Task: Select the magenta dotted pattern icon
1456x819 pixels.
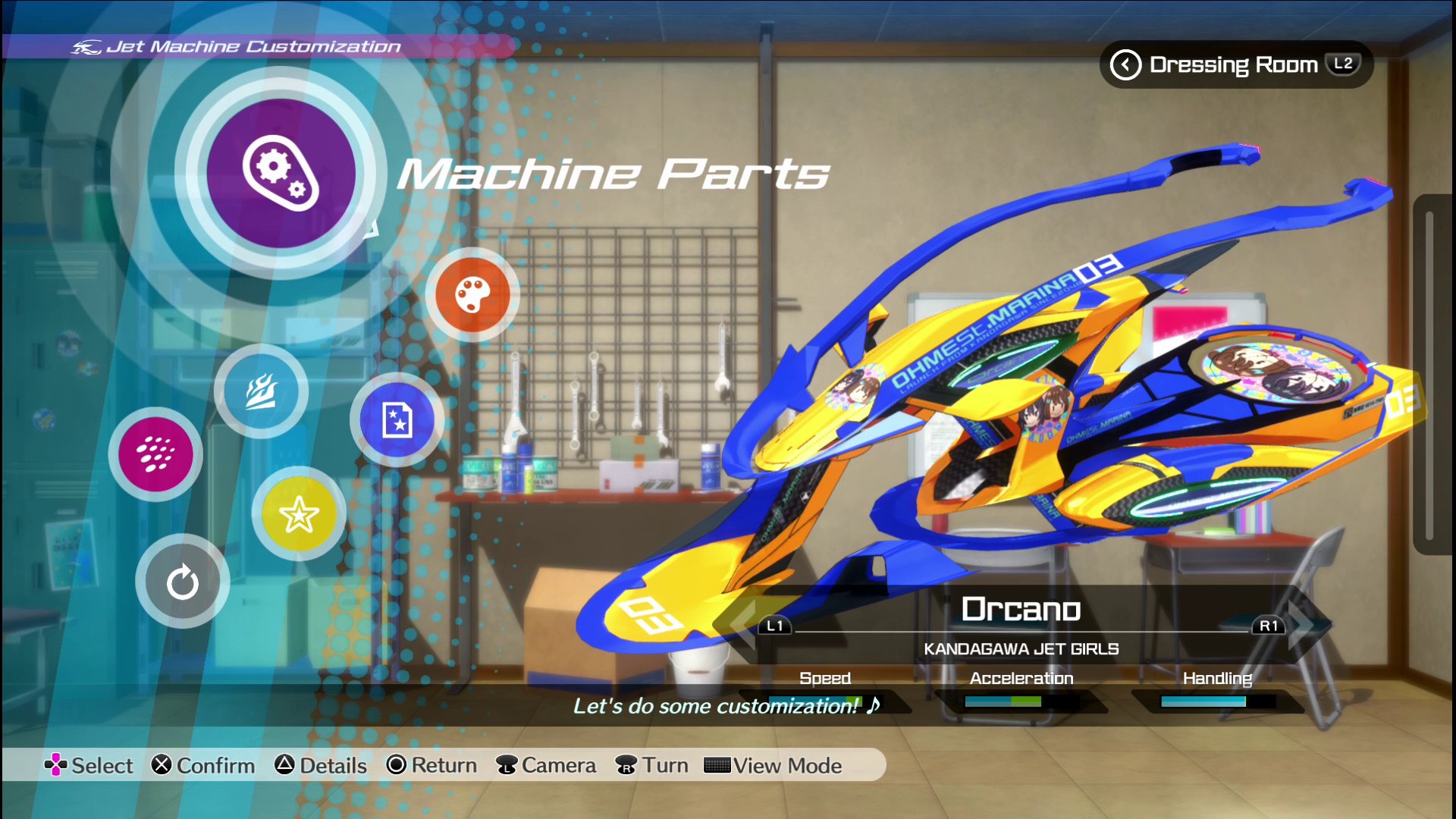Action: click(155, 453)
